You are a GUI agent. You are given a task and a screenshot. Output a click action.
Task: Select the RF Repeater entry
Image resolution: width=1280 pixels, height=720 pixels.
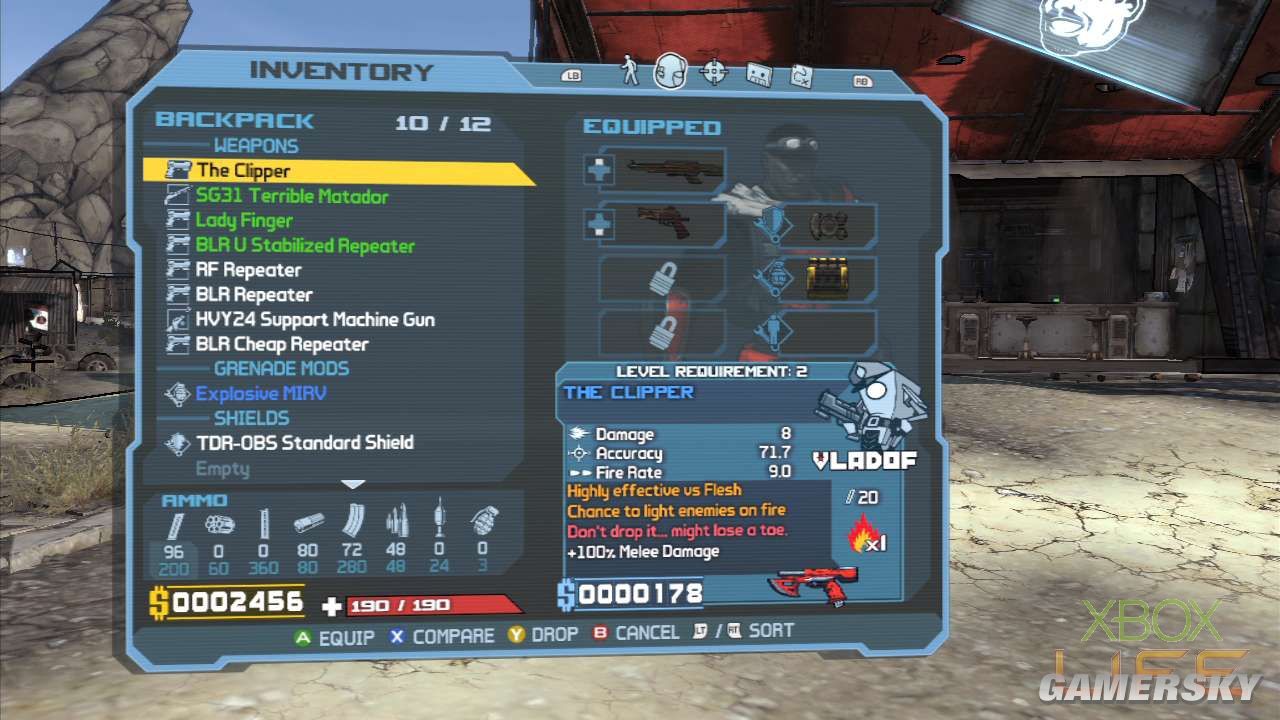248,270
